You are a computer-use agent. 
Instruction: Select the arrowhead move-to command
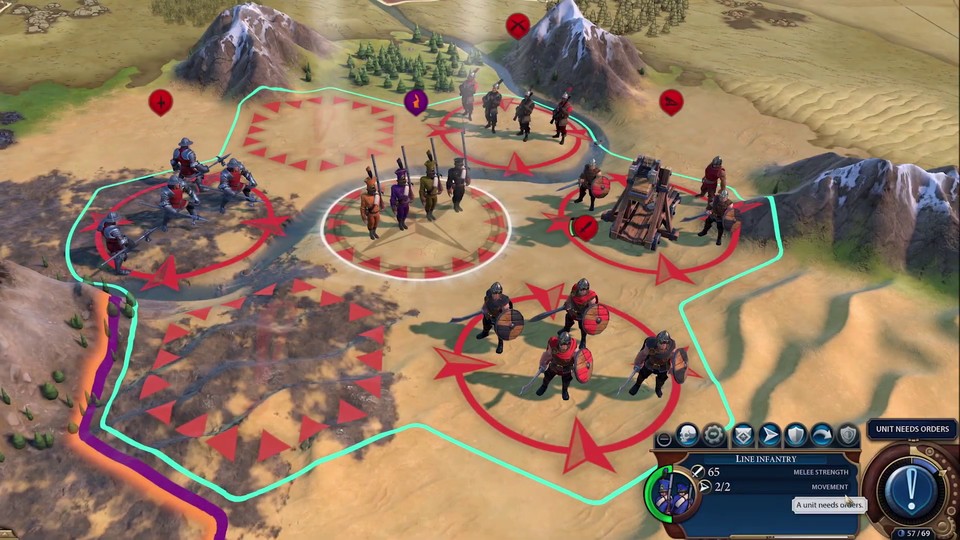pos(769,435)
